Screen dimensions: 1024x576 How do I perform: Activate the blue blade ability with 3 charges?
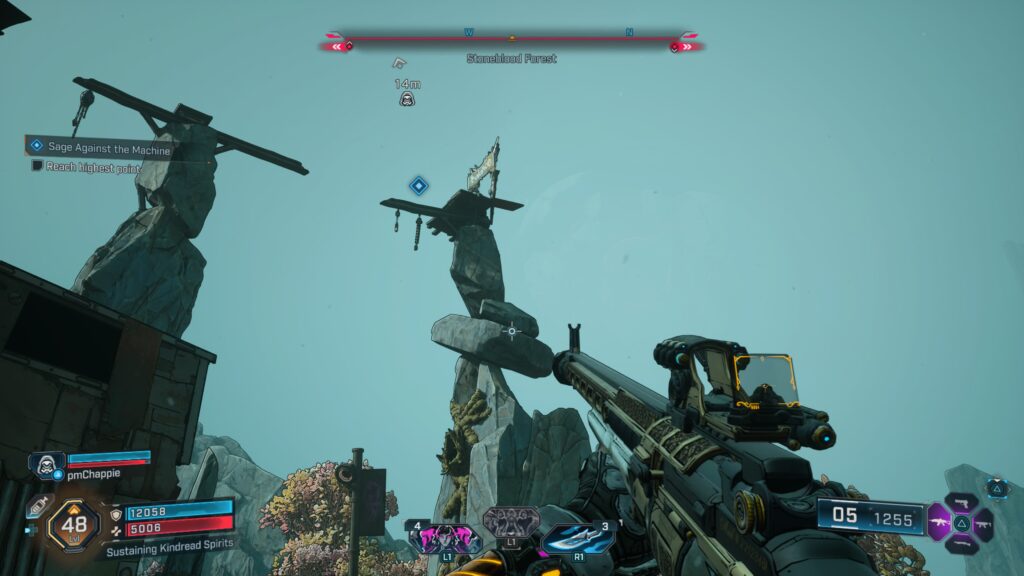(578, 537)
